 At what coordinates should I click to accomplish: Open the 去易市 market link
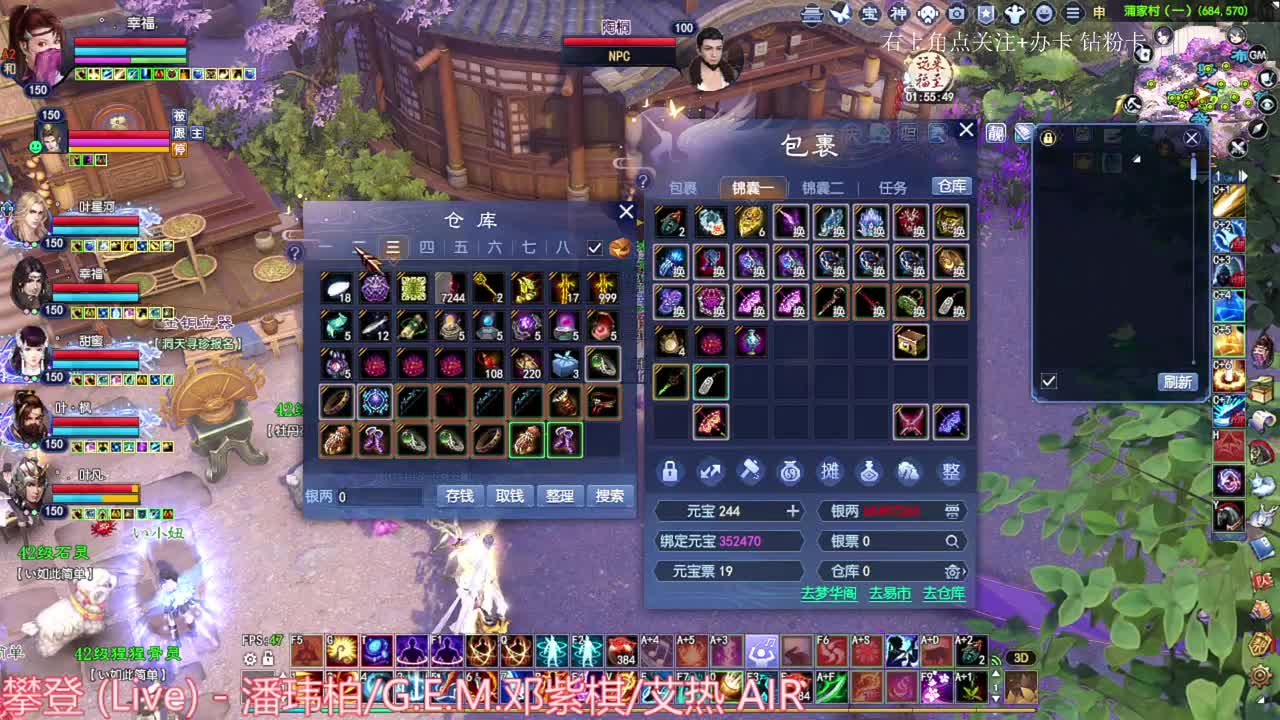click(890, 592)
